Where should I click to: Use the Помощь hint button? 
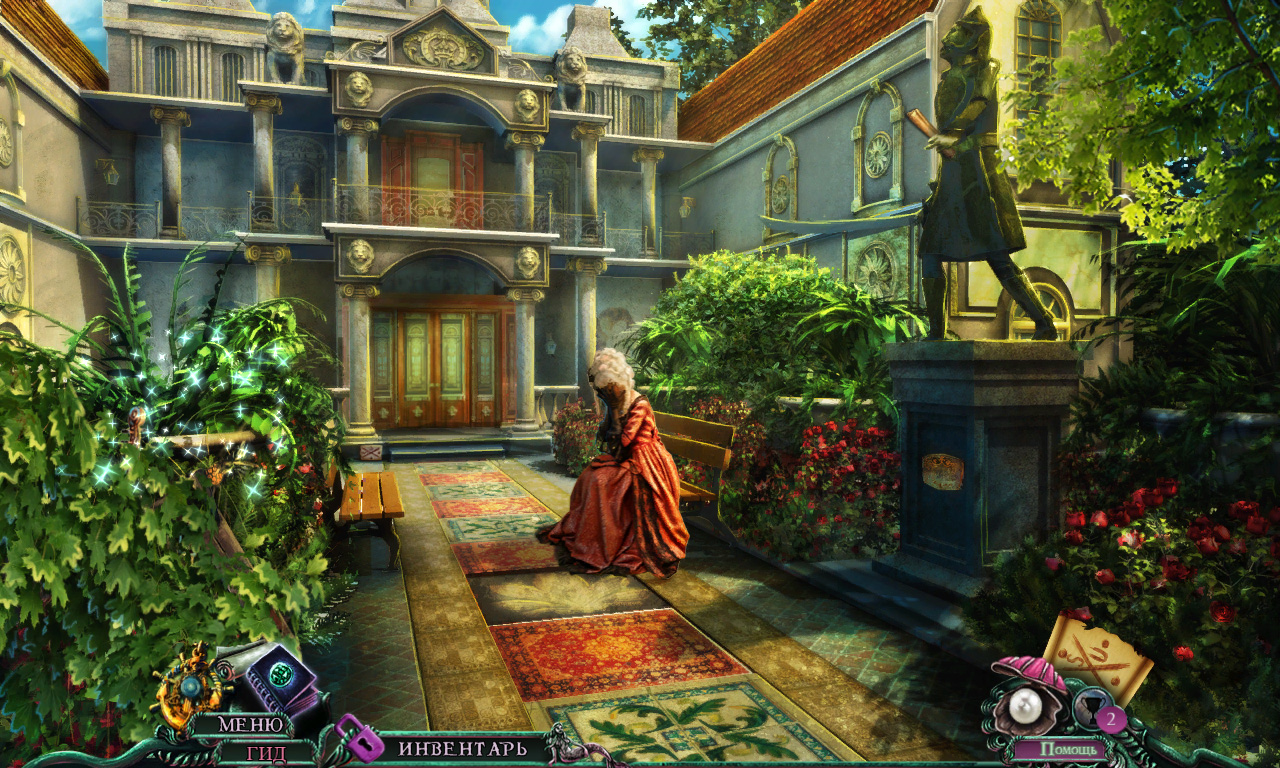tap(1071, 748)
